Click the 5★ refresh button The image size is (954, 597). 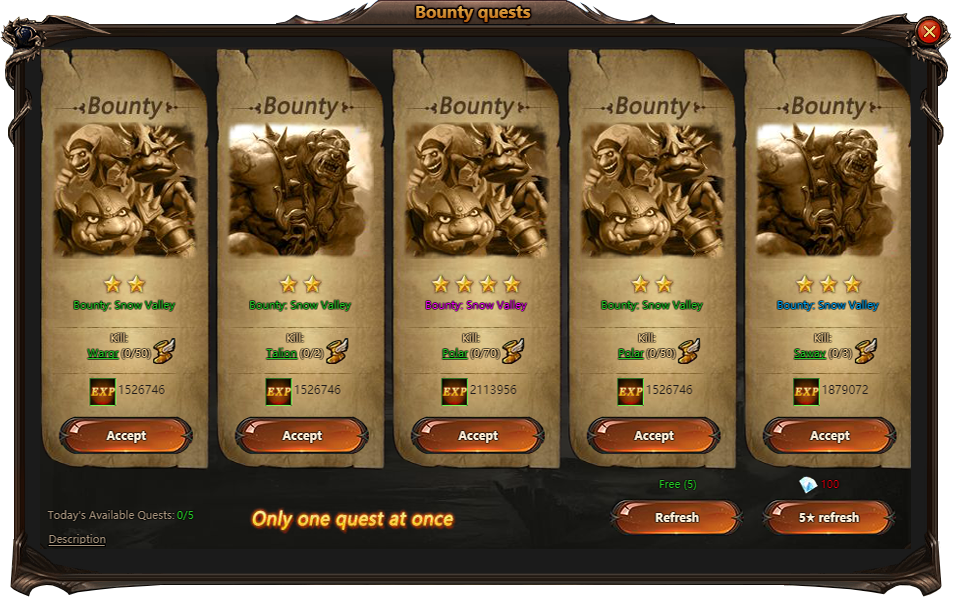[x=828, y=518]
